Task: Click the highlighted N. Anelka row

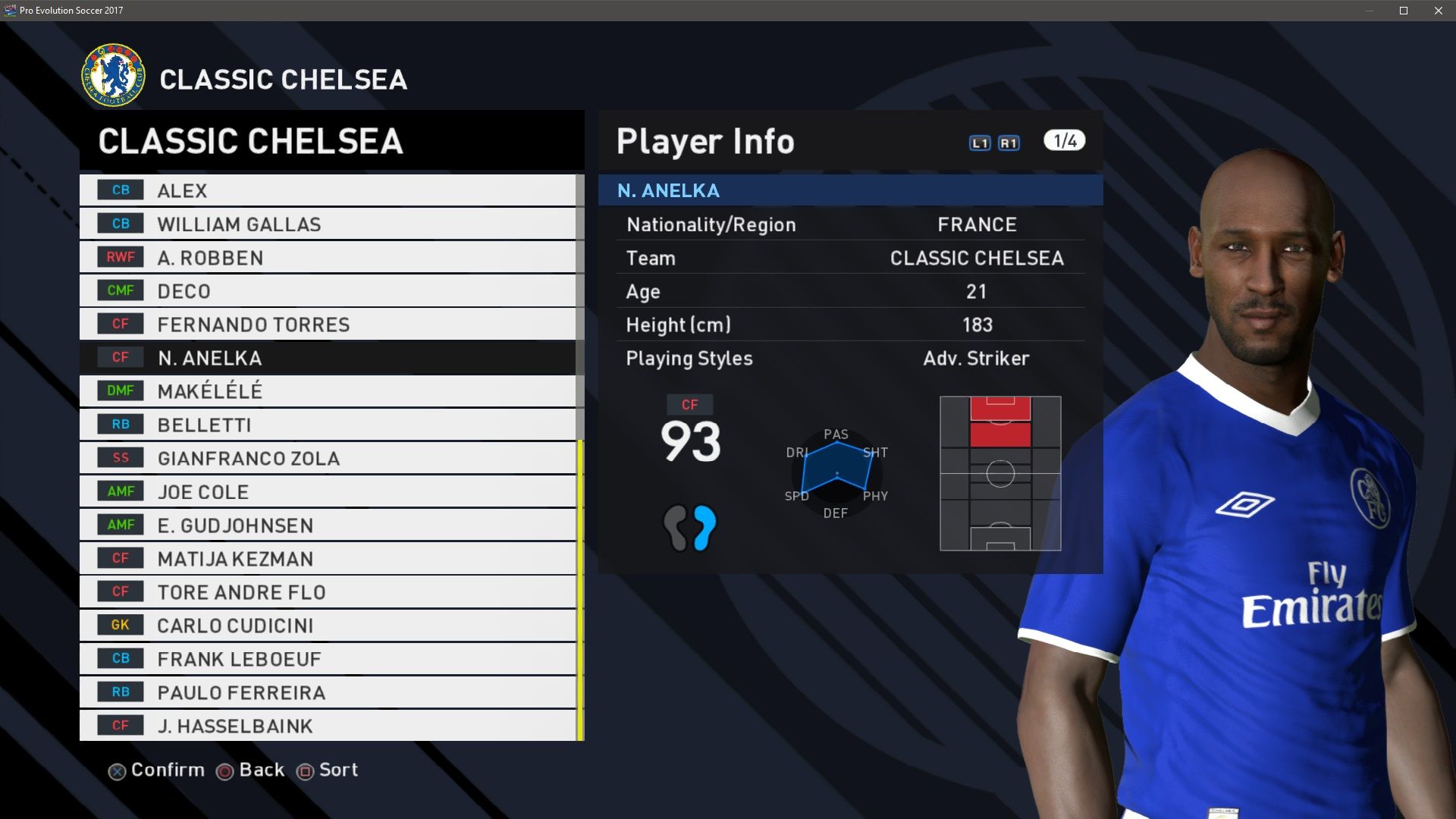Action: 328,357
